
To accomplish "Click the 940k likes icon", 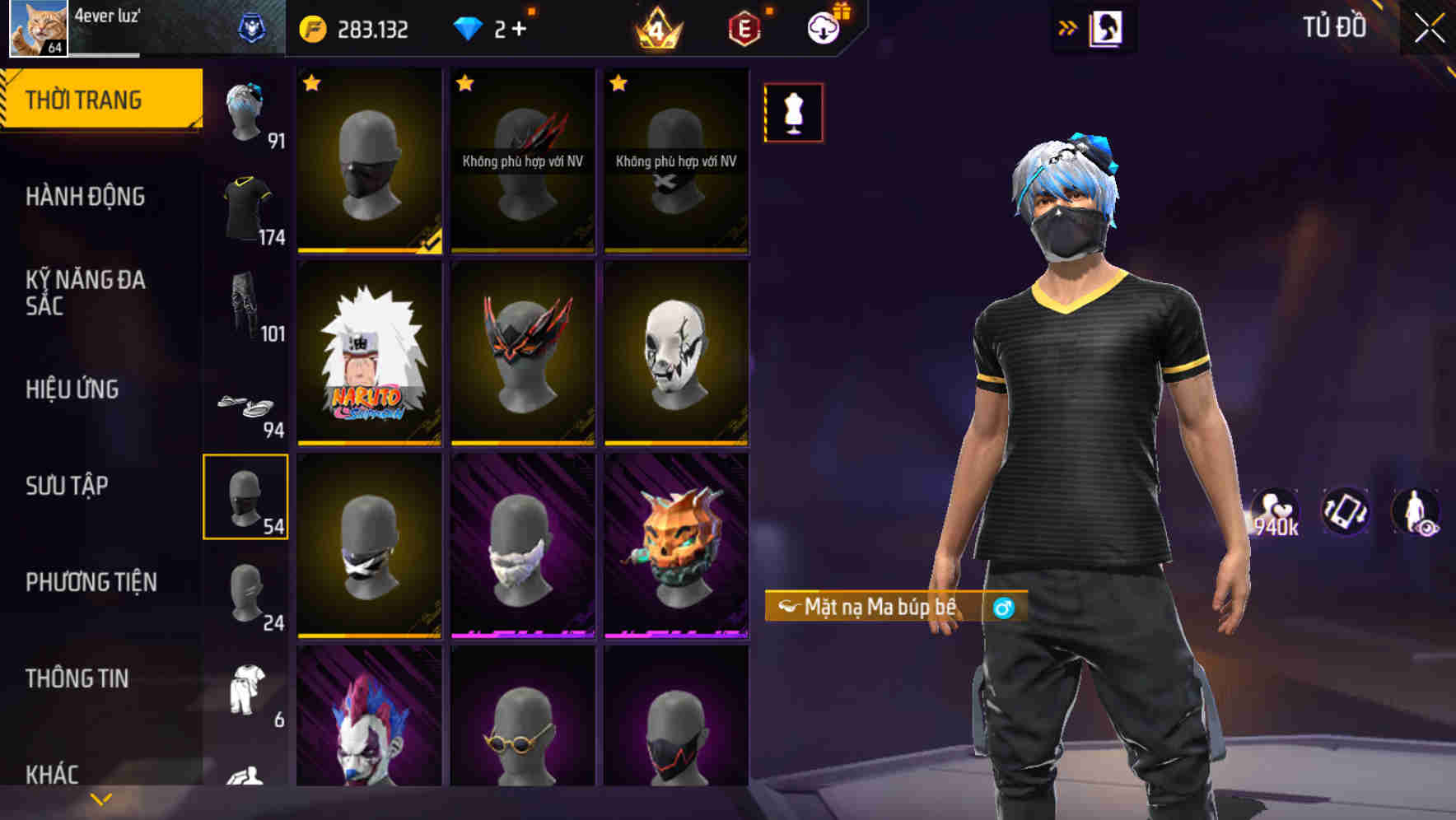I will pos(1277,512).
